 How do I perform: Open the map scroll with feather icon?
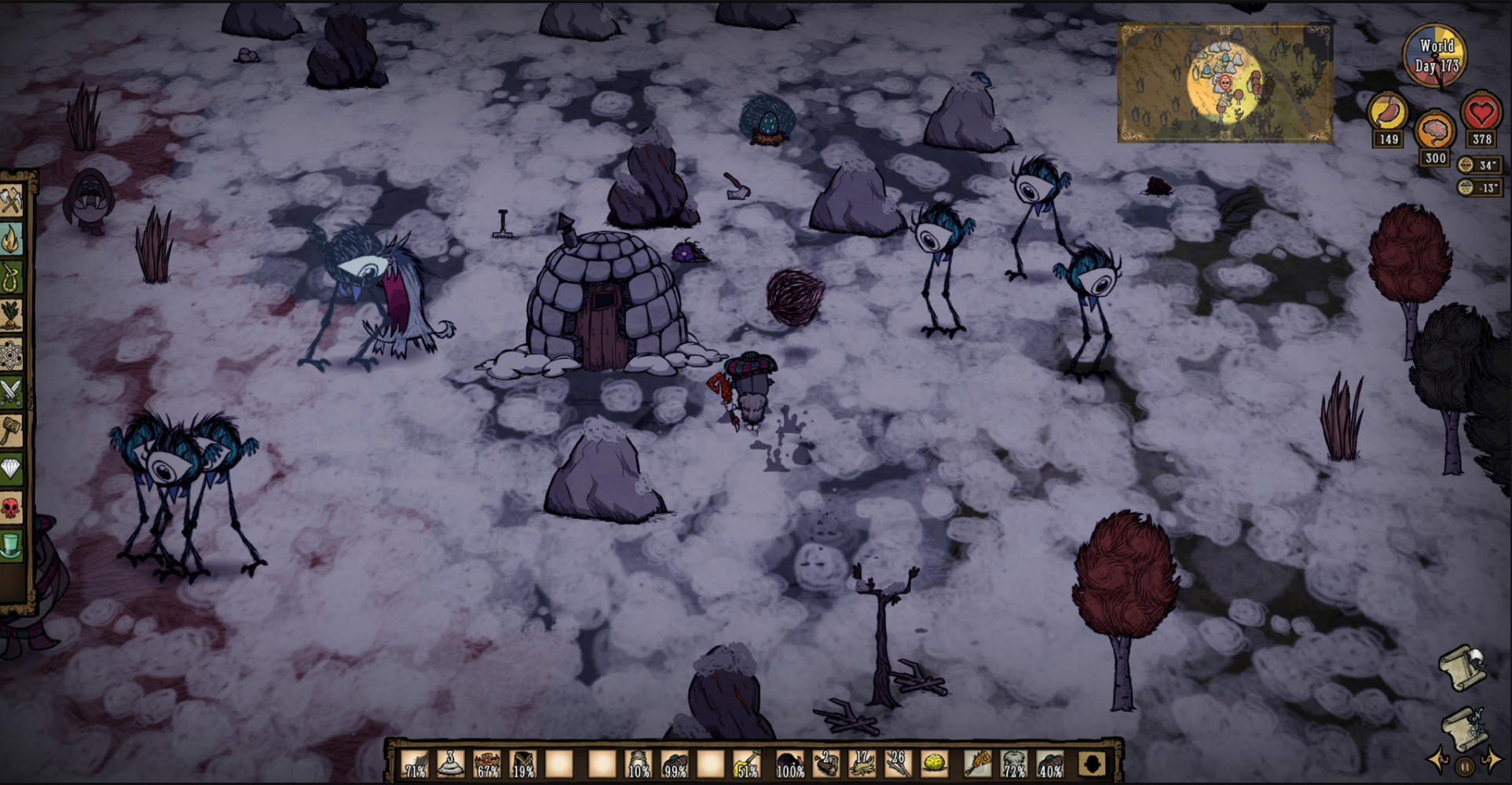pyautogui.click(x=1463, y=666)
